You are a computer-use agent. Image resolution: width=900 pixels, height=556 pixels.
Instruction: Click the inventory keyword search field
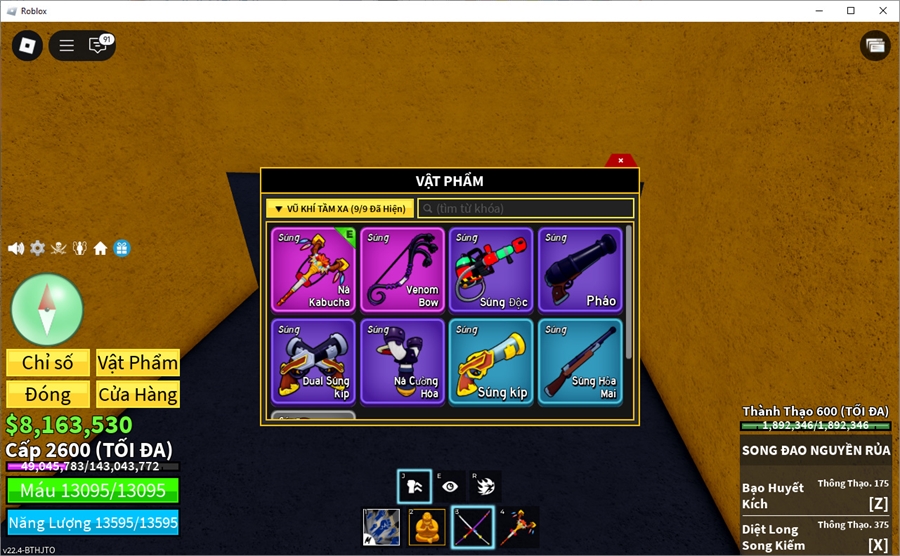pyautogui.click(x=526, y=208)
